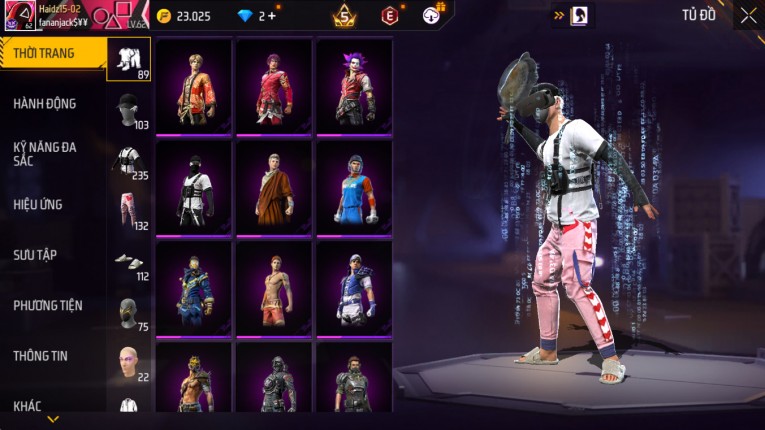
Task: Filter by headwear with the cap icon
Action: click(x=128, y=110)
